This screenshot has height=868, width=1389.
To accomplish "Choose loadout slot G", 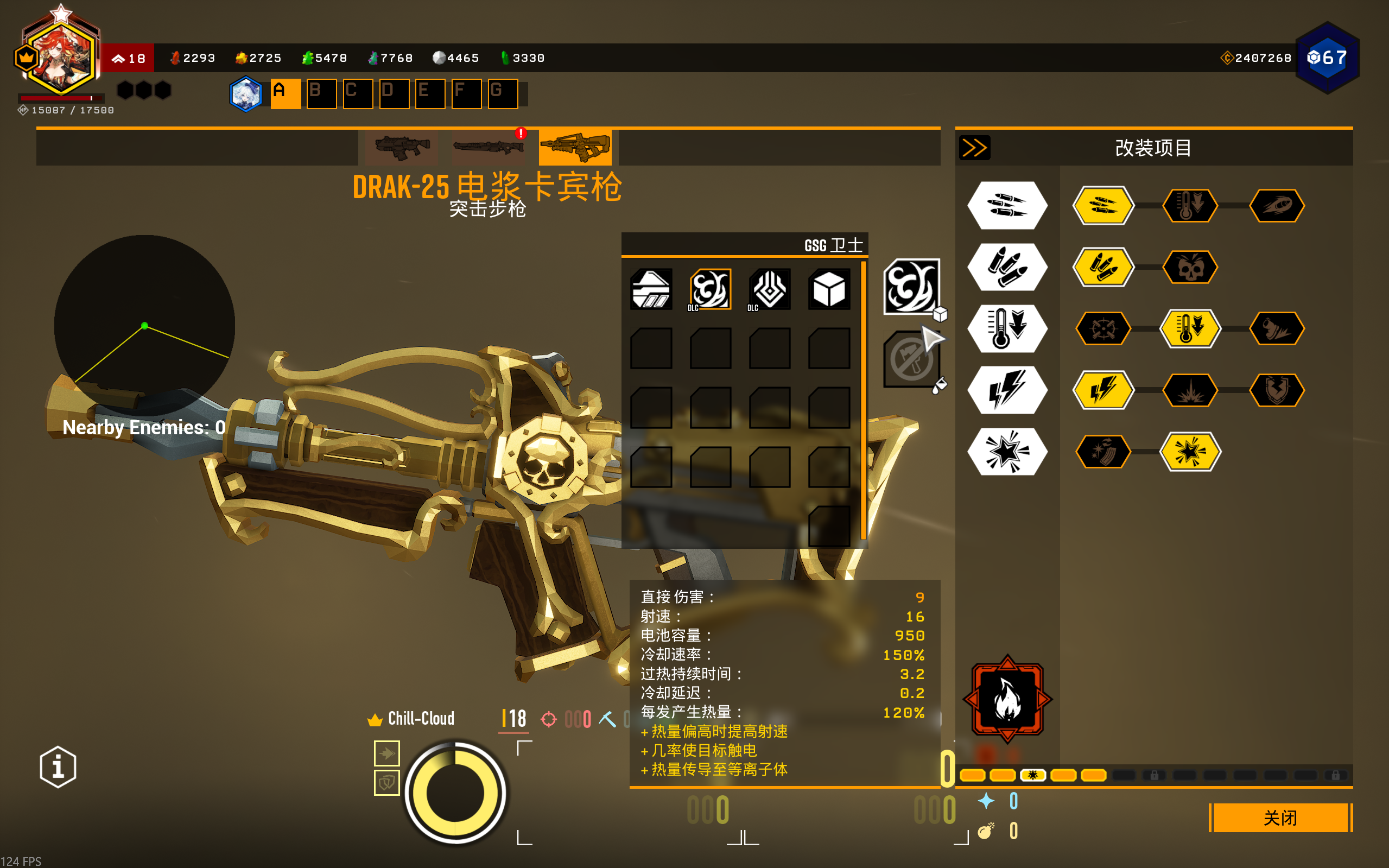I will (x=502, y=93).
